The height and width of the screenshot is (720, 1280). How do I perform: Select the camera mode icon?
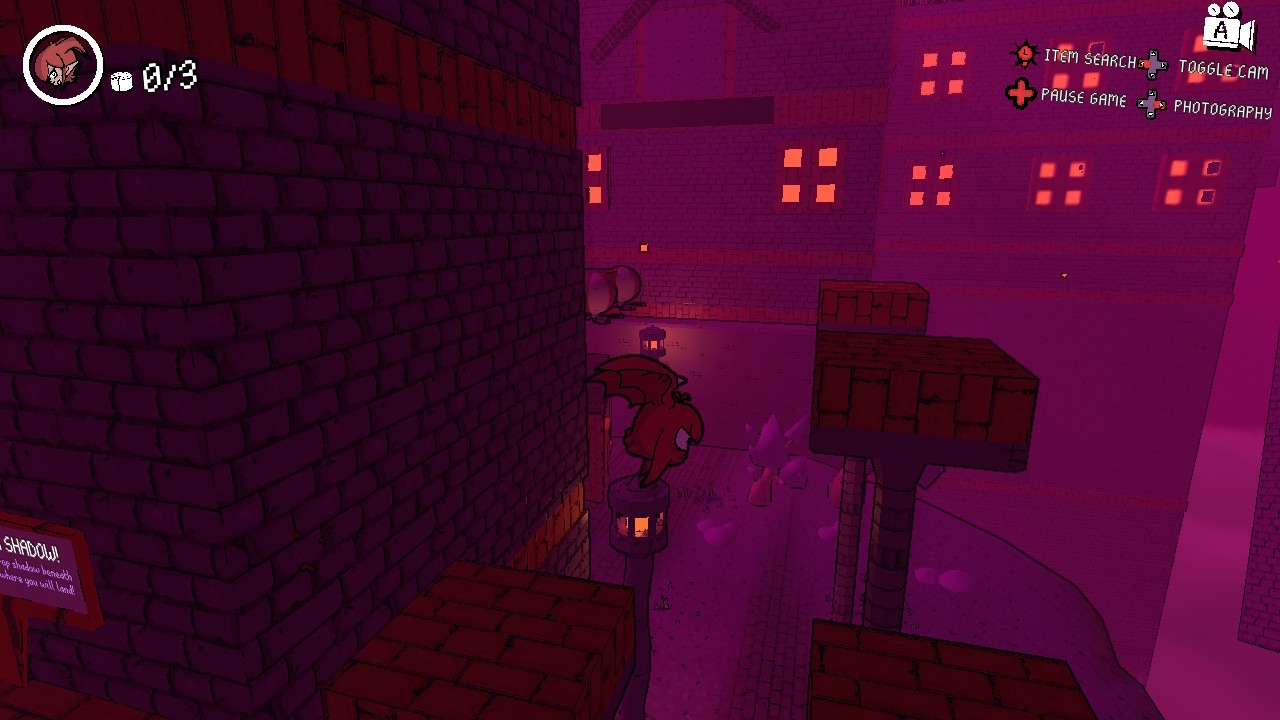coord(1227,27)
